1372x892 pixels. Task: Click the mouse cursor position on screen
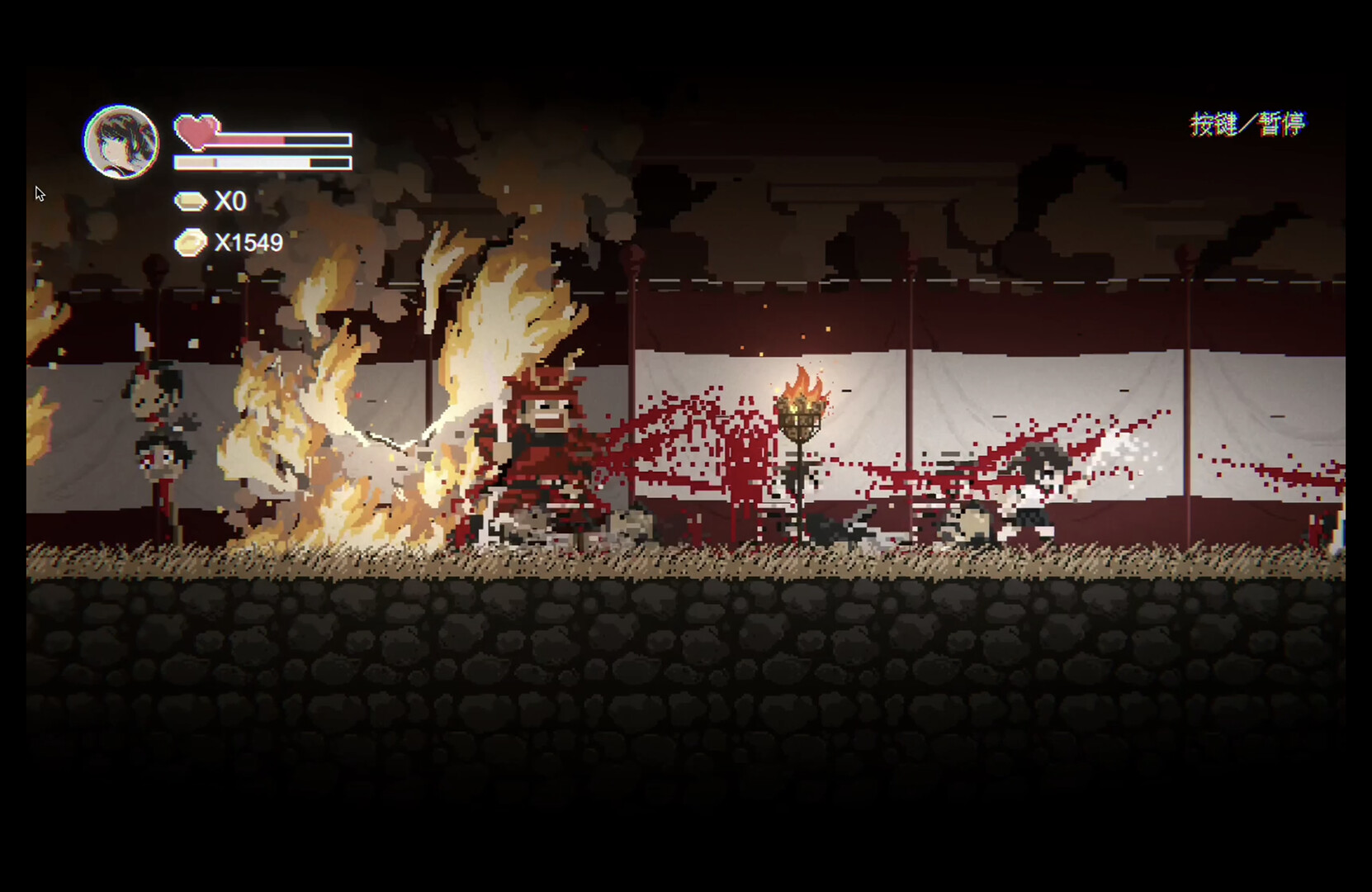39,192
